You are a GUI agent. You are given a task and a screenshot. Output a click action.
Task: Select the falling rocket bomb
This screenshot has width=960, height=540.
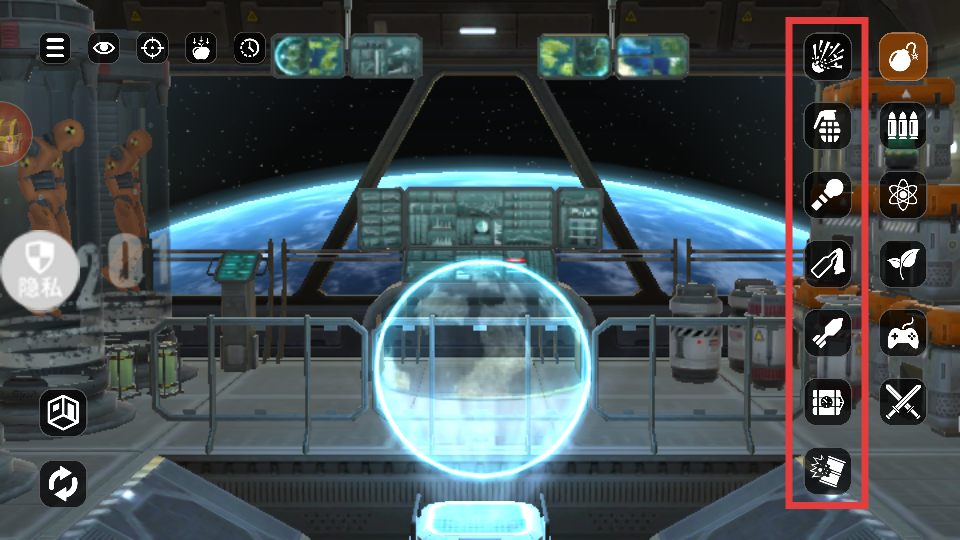click(828, 332)
